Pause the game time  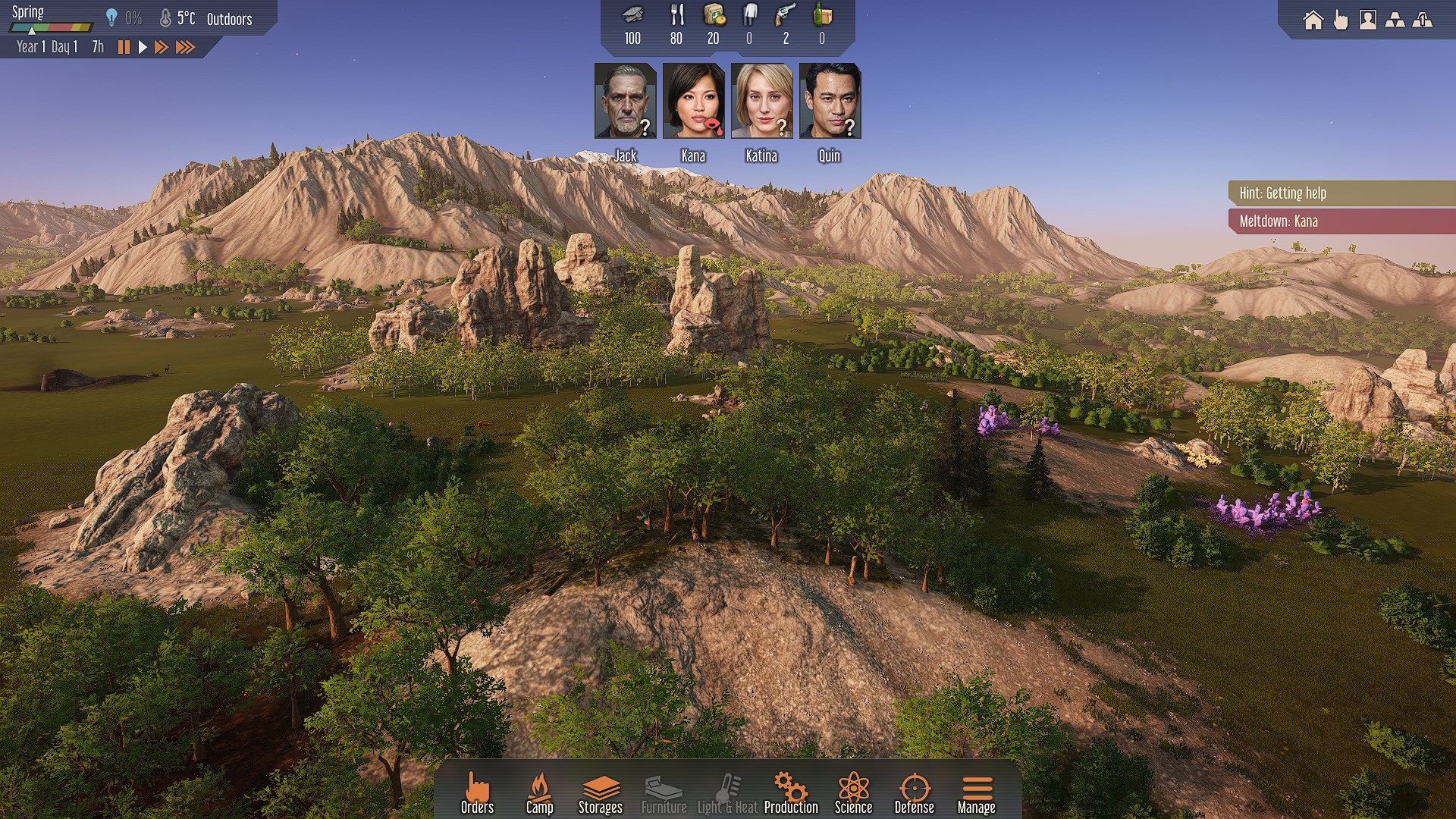[x=124, y=47]
